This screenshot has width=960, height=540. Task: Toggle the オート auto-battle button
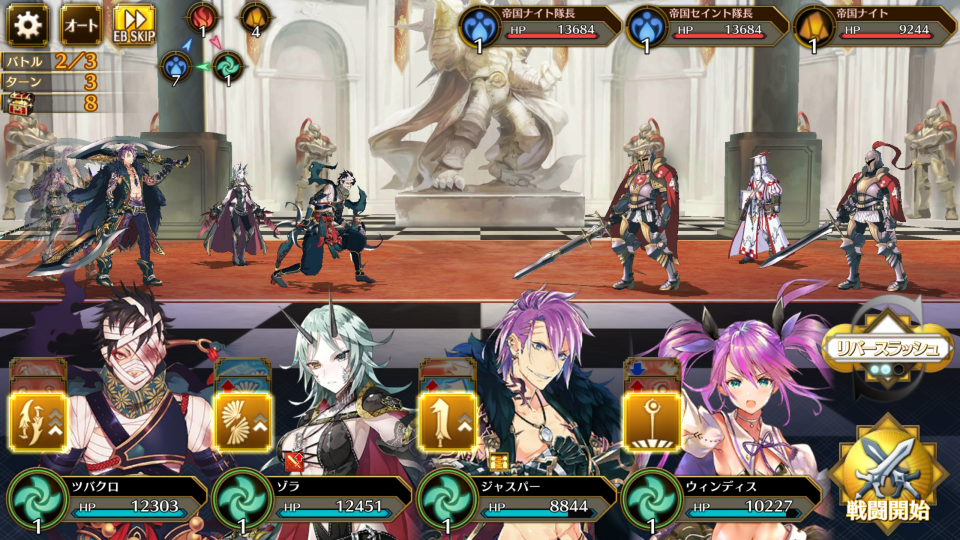click(x=81, y=24)
